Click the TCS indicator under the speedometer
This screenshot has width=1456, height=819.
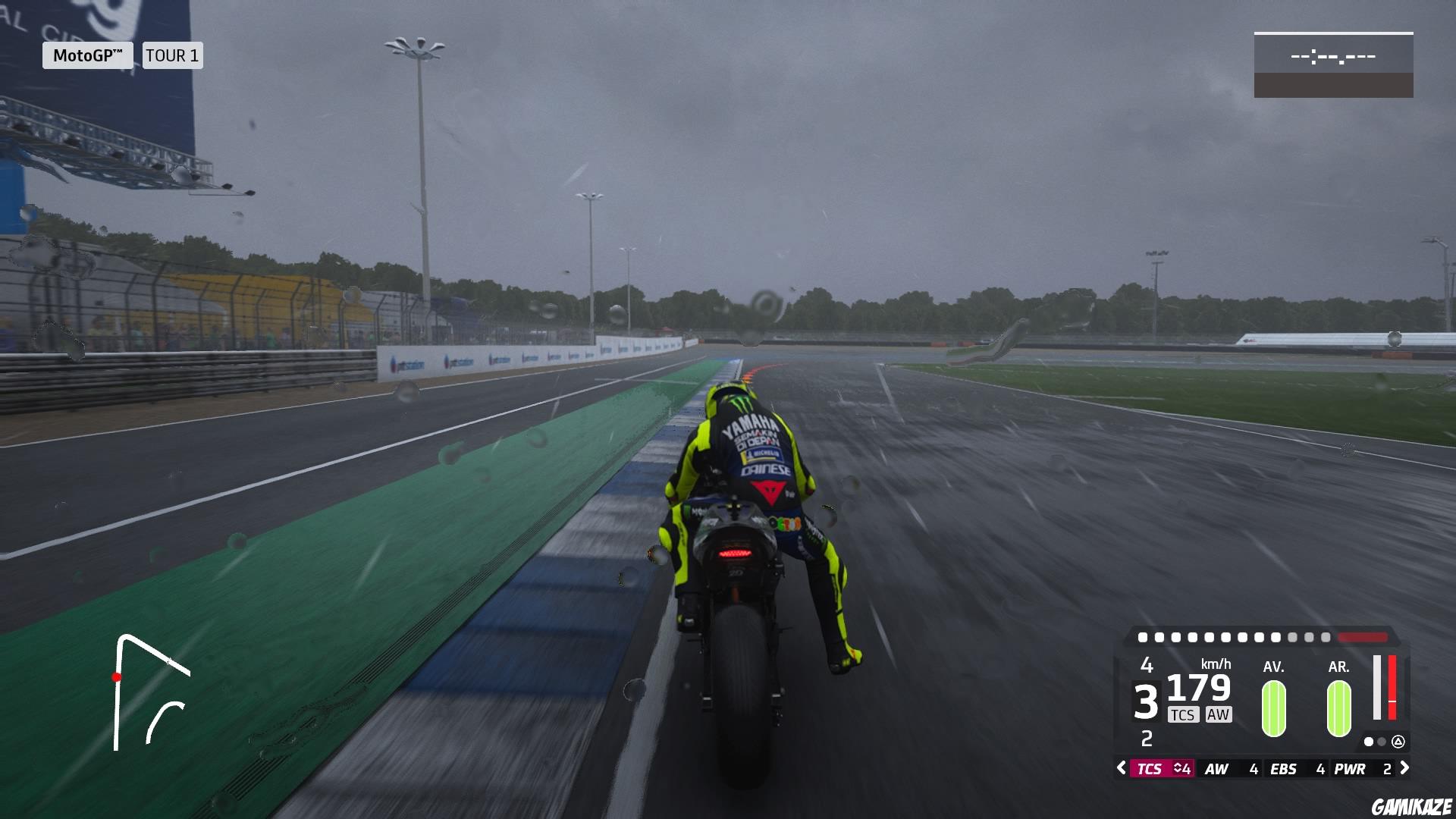tap(1184, 715)
